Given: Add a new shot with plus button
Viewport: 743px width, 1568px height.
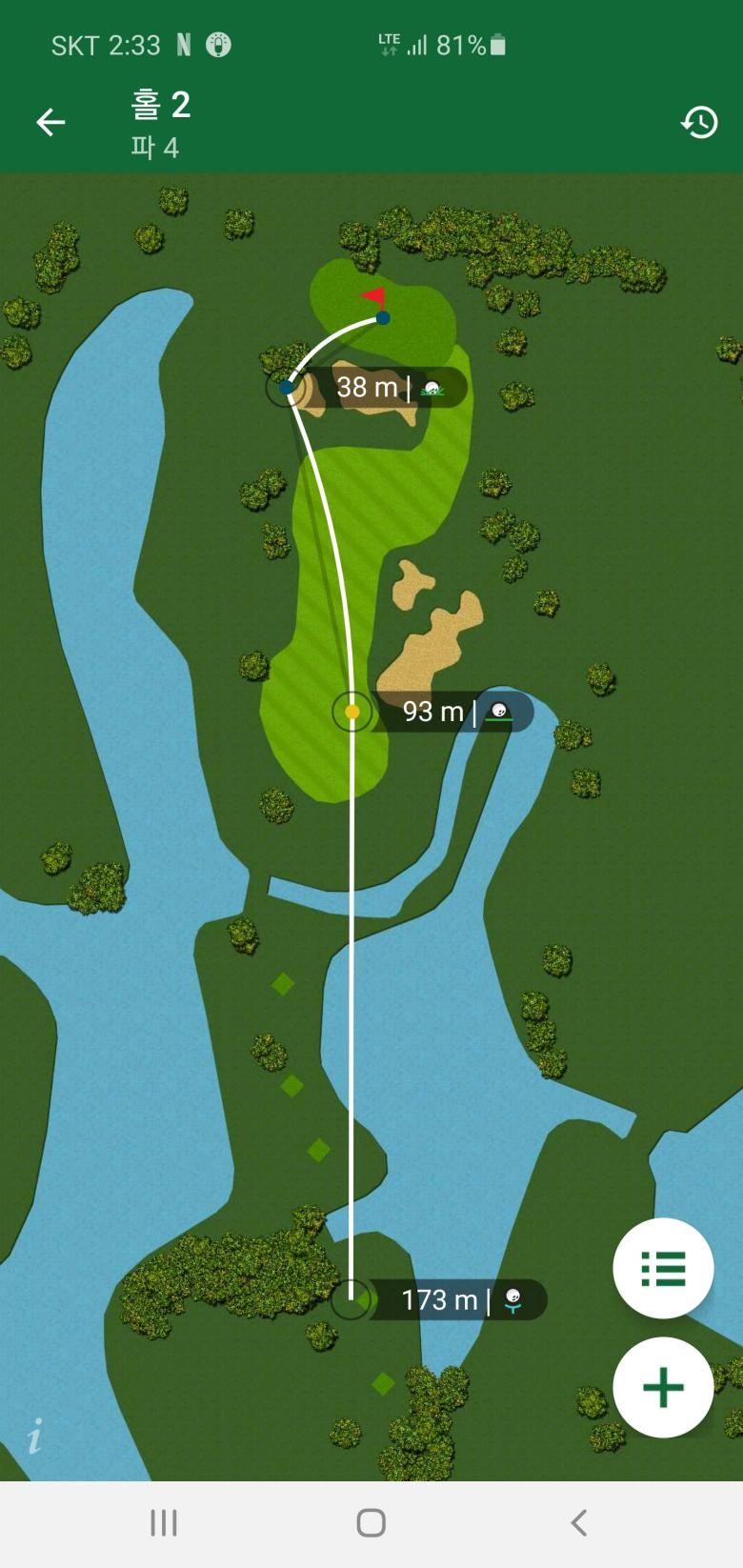Looking at the screenshot, I should (x=663, y=1387).
